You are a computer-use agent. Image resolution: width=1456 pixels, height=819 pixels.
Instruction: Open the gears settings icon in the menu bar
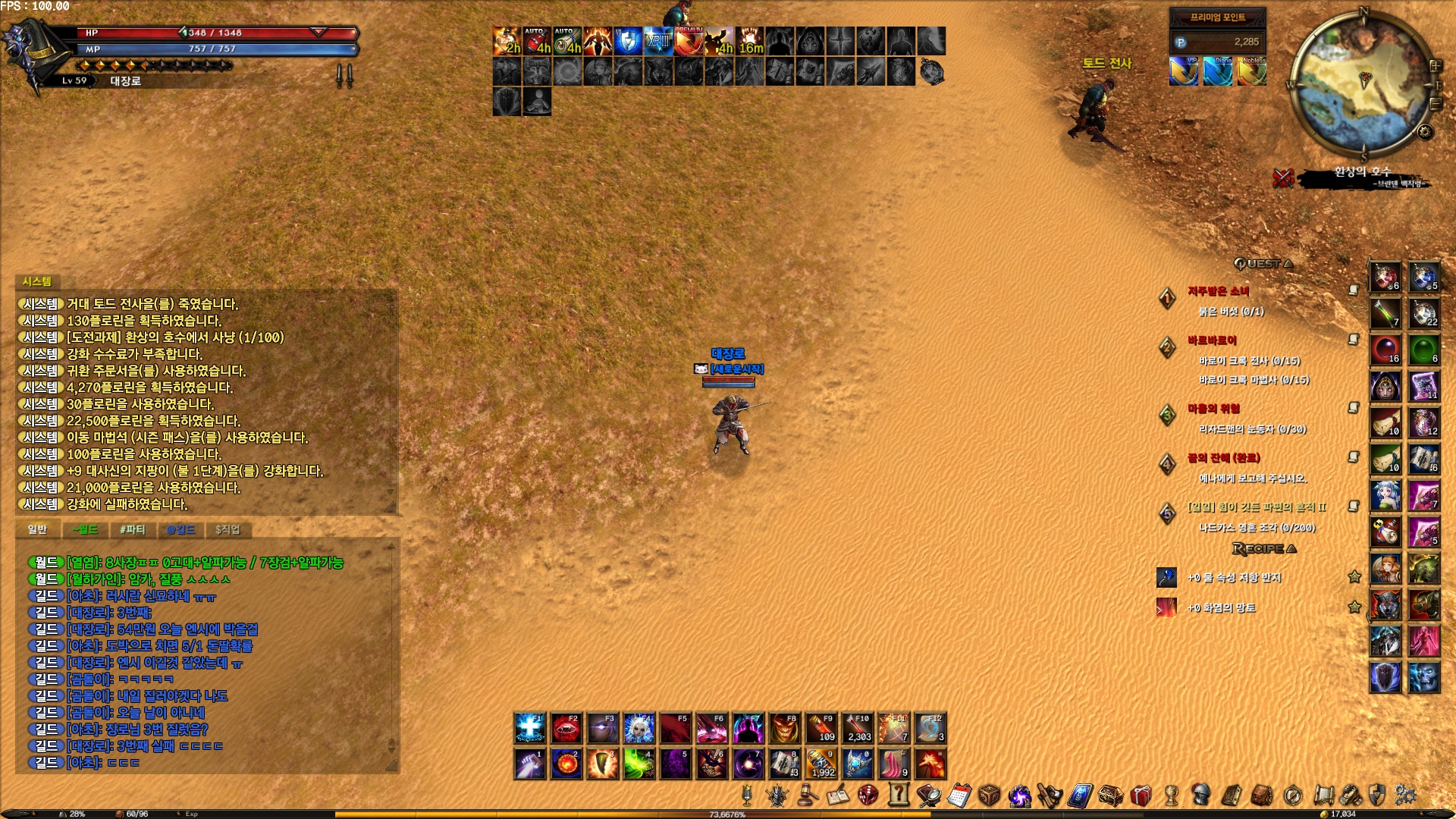pyautogui.click(x=1405, y=795)
